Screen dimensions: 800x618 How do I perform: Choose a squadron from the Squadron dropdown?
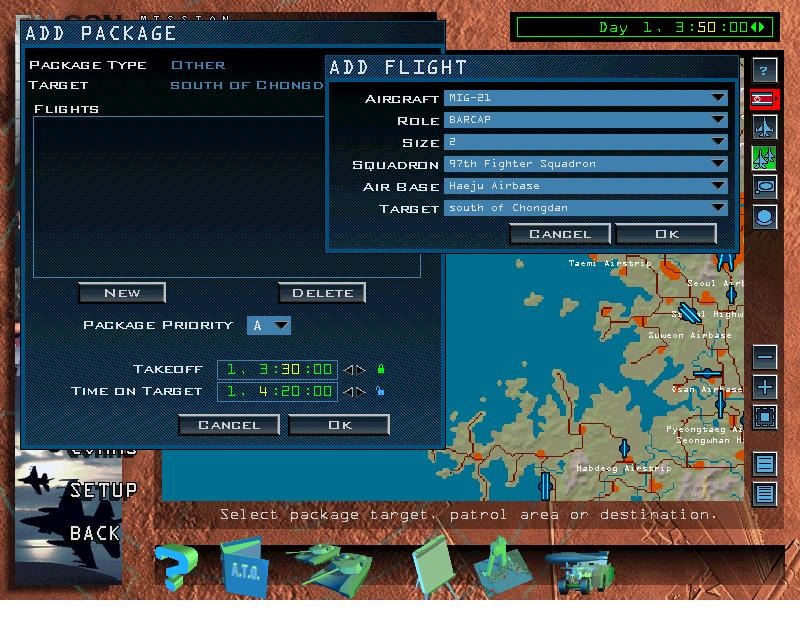[x=585, y=164]
